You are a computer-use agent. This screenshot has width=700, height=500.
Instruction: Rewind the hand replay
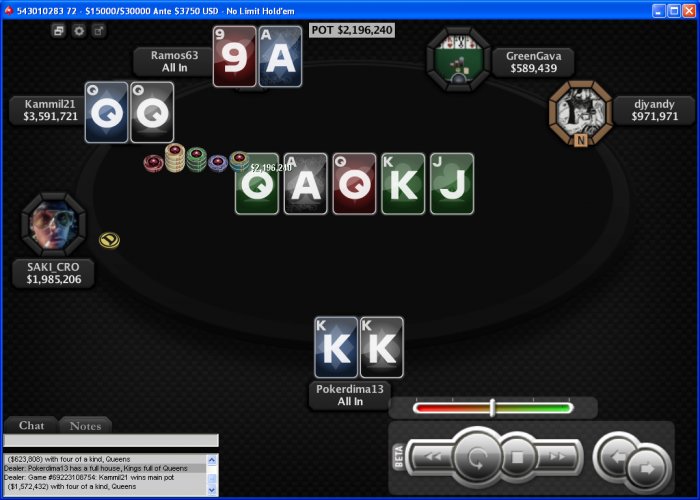[x=433, y=457]
